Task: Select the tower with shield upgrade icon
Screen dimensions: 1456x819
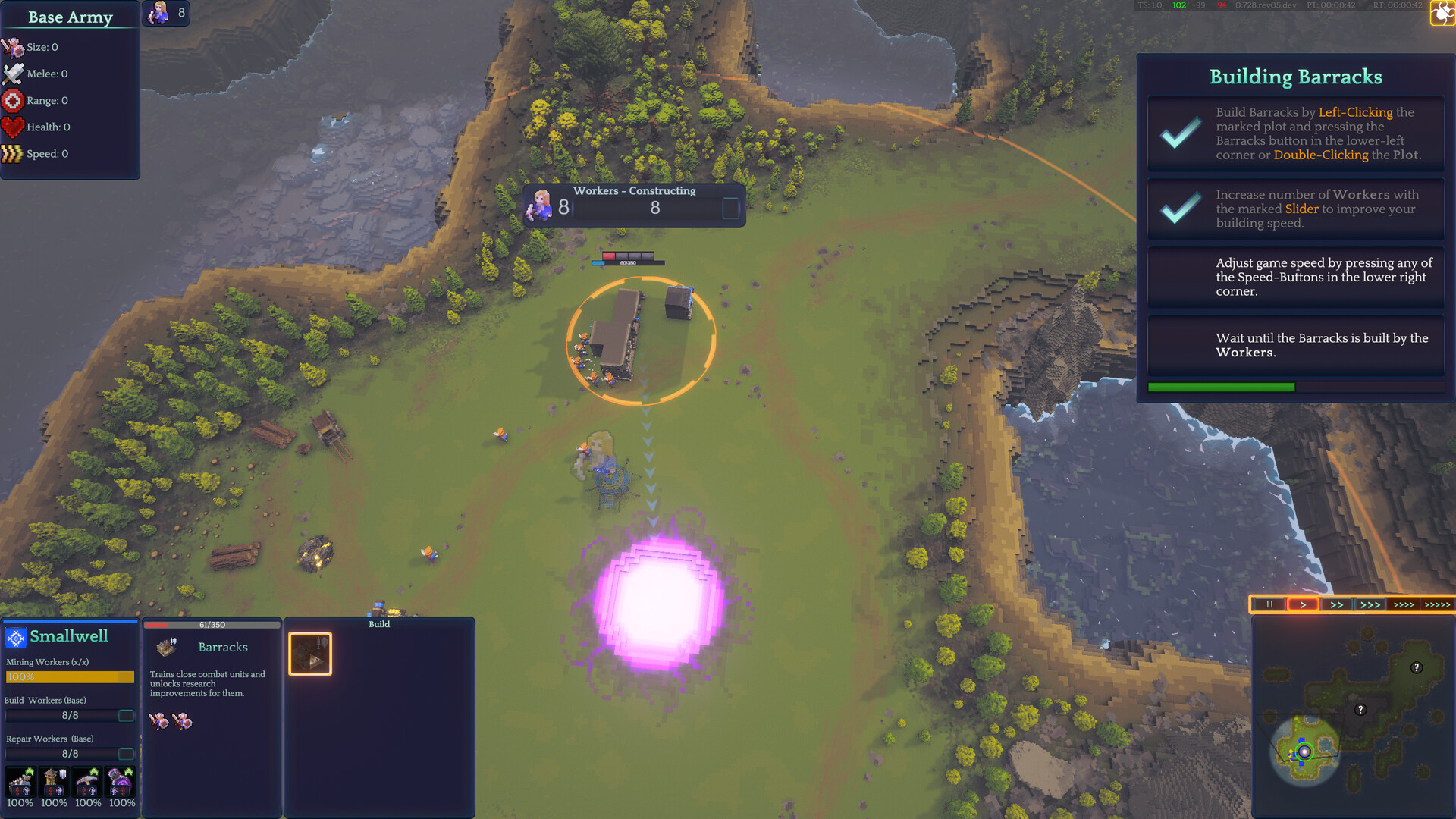Action: pos(52,783)
